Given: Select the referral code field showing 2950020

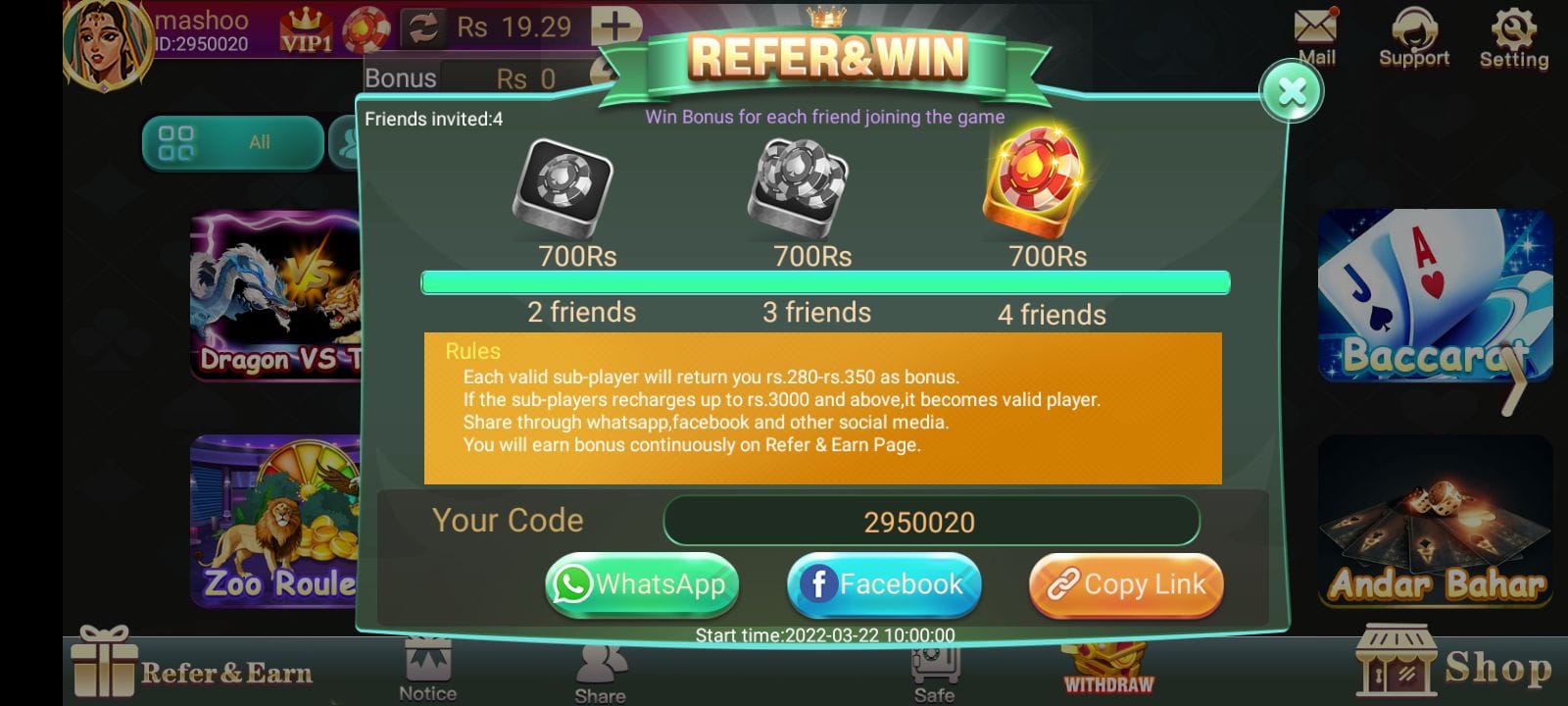Looking at the screenshot, I should [x=931, y=521].
